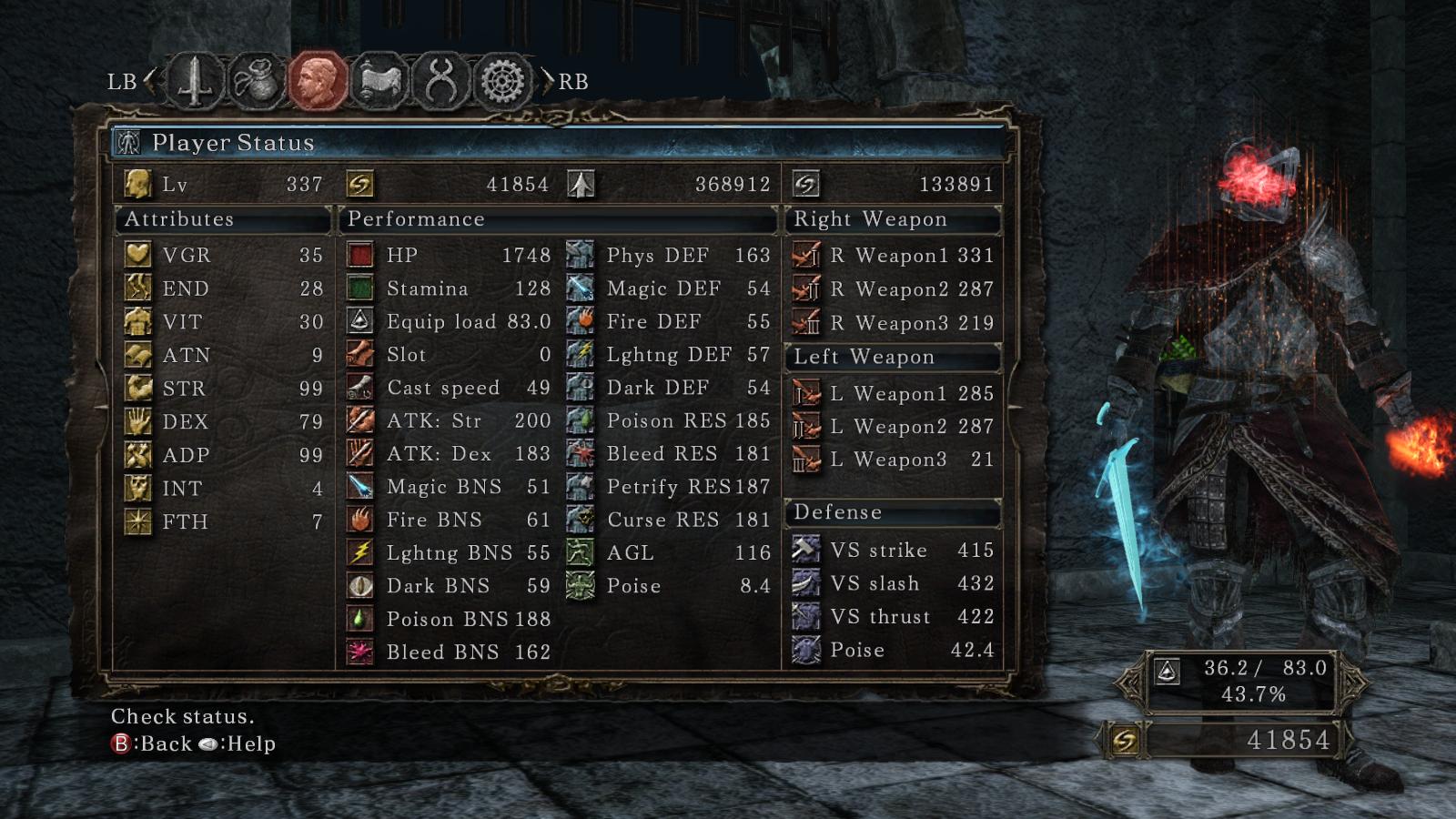Select the VGR attribute row
The width and height of the screenshot is (1456, 819).
pyautogui.click(x=224, y=256)
